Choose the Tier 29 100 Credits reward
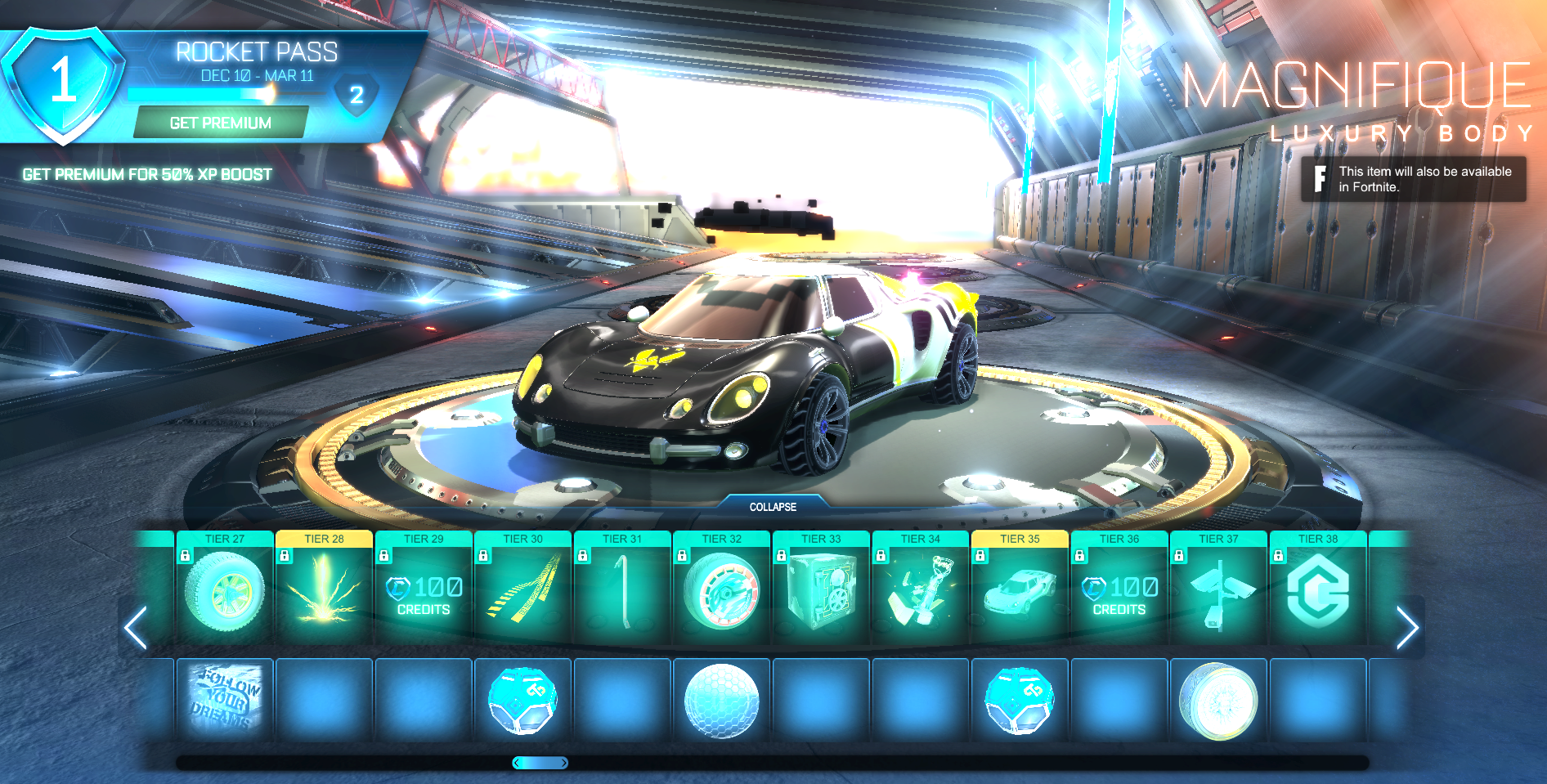This screenshot has width=1547, height=784. (x=424, y=594)
